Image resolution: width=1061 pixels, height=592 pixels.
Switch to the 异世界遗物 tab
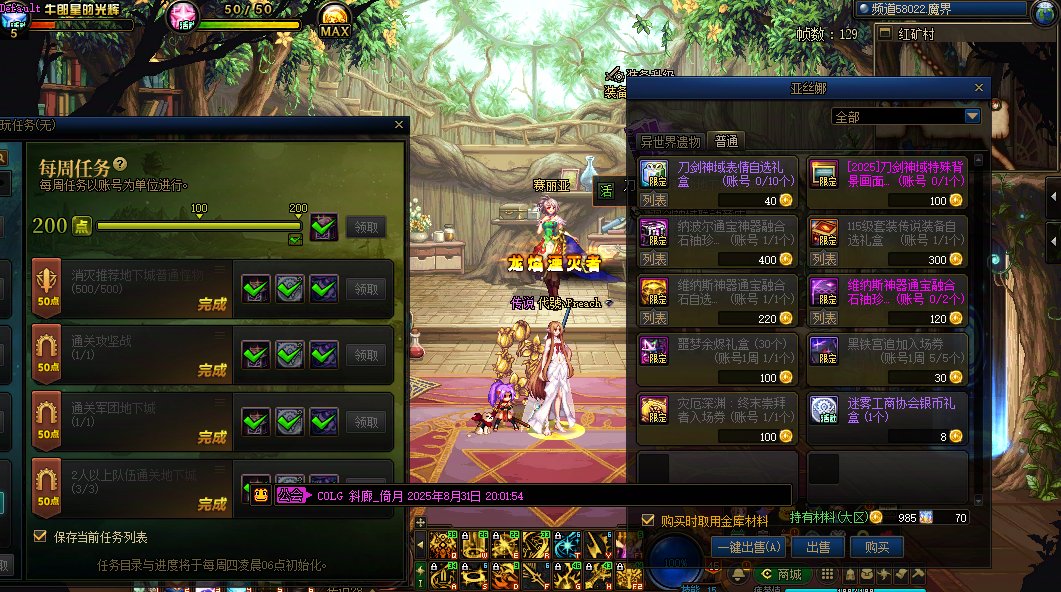point(670,141)
